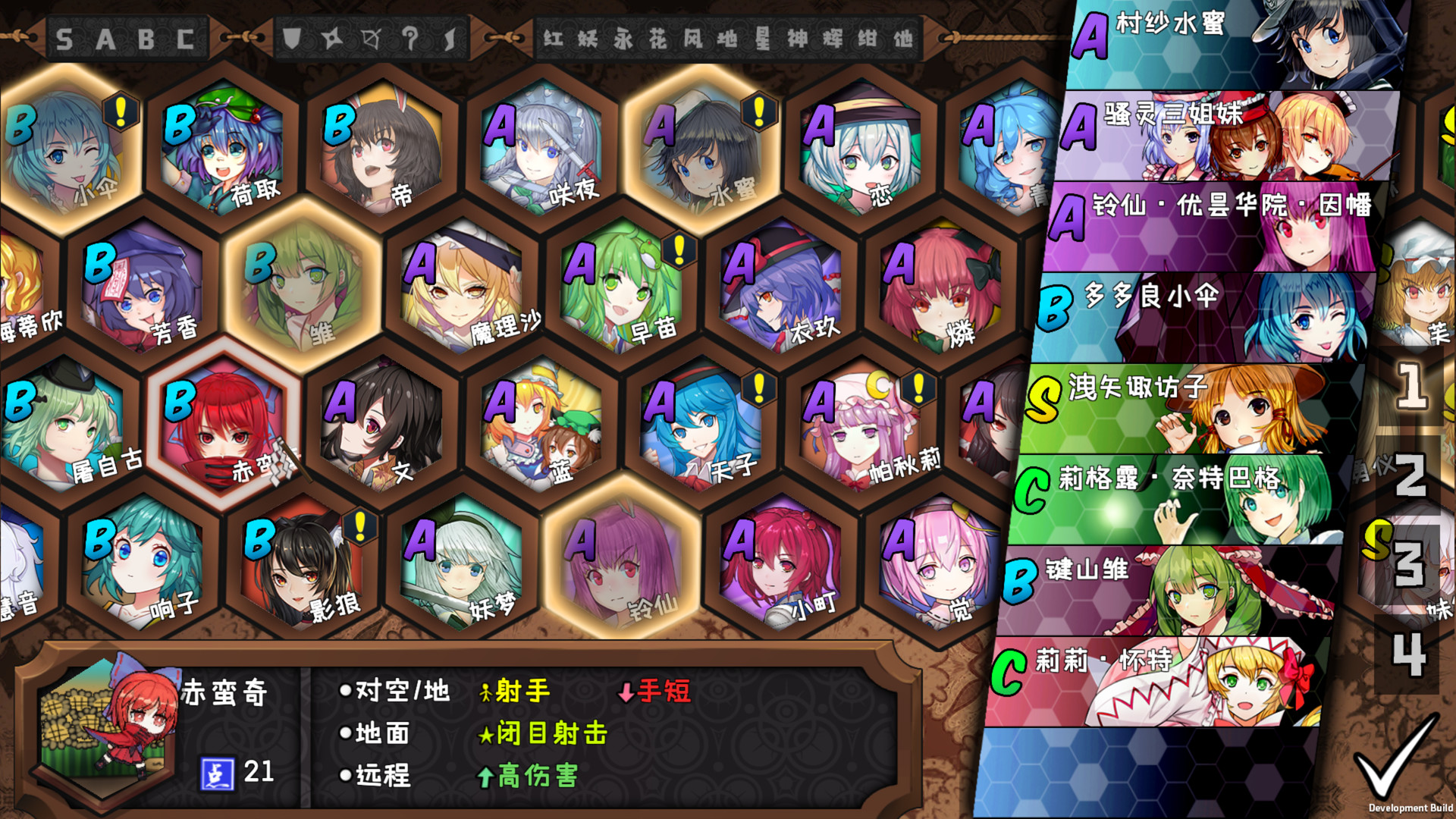
Task: Select the shuriken weapon type filter
Action: coord(332,37)
